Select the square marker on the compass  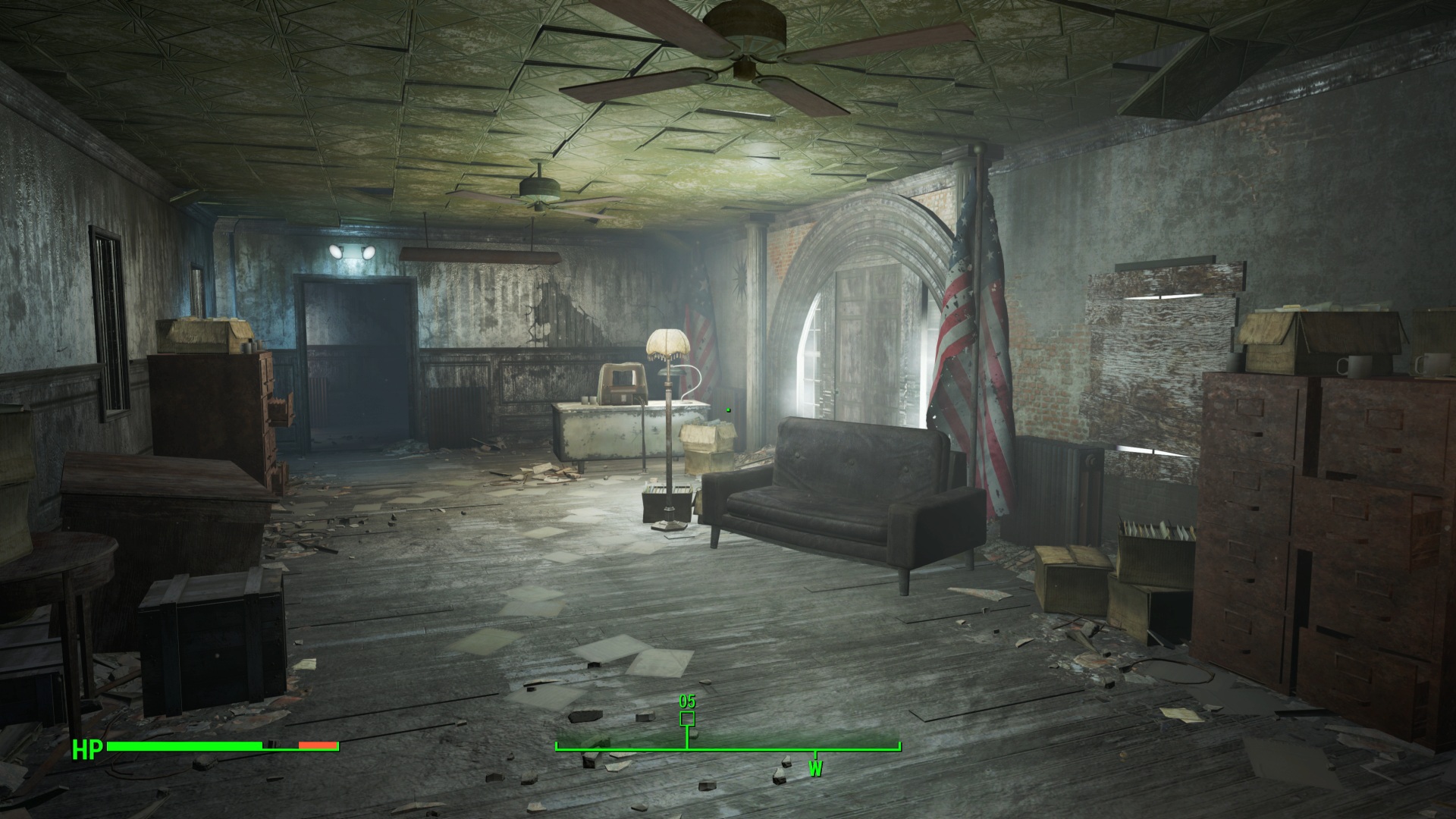(687, 718)
